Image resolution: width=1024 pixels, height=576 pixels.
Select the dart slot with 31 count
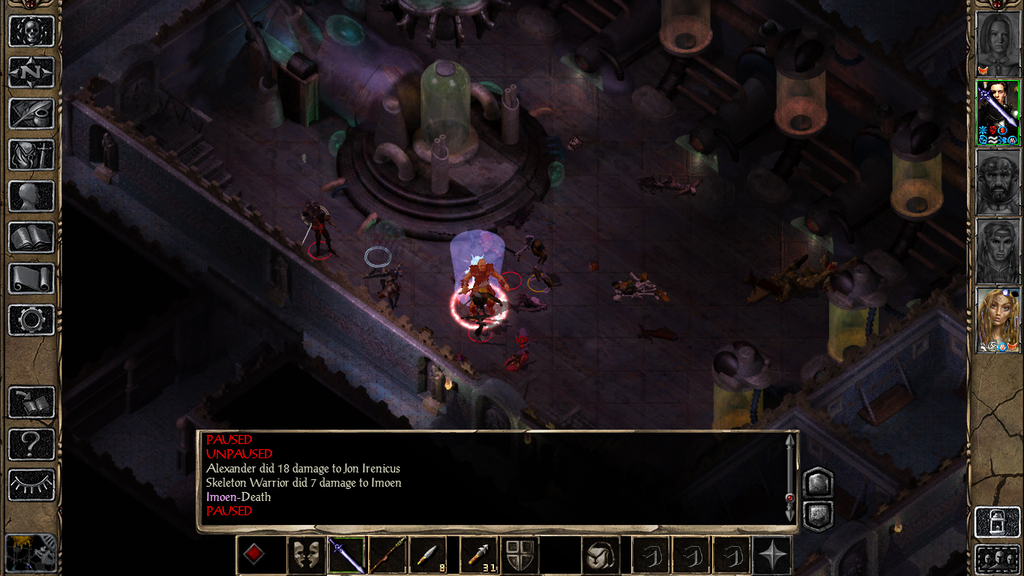(478, 555)
